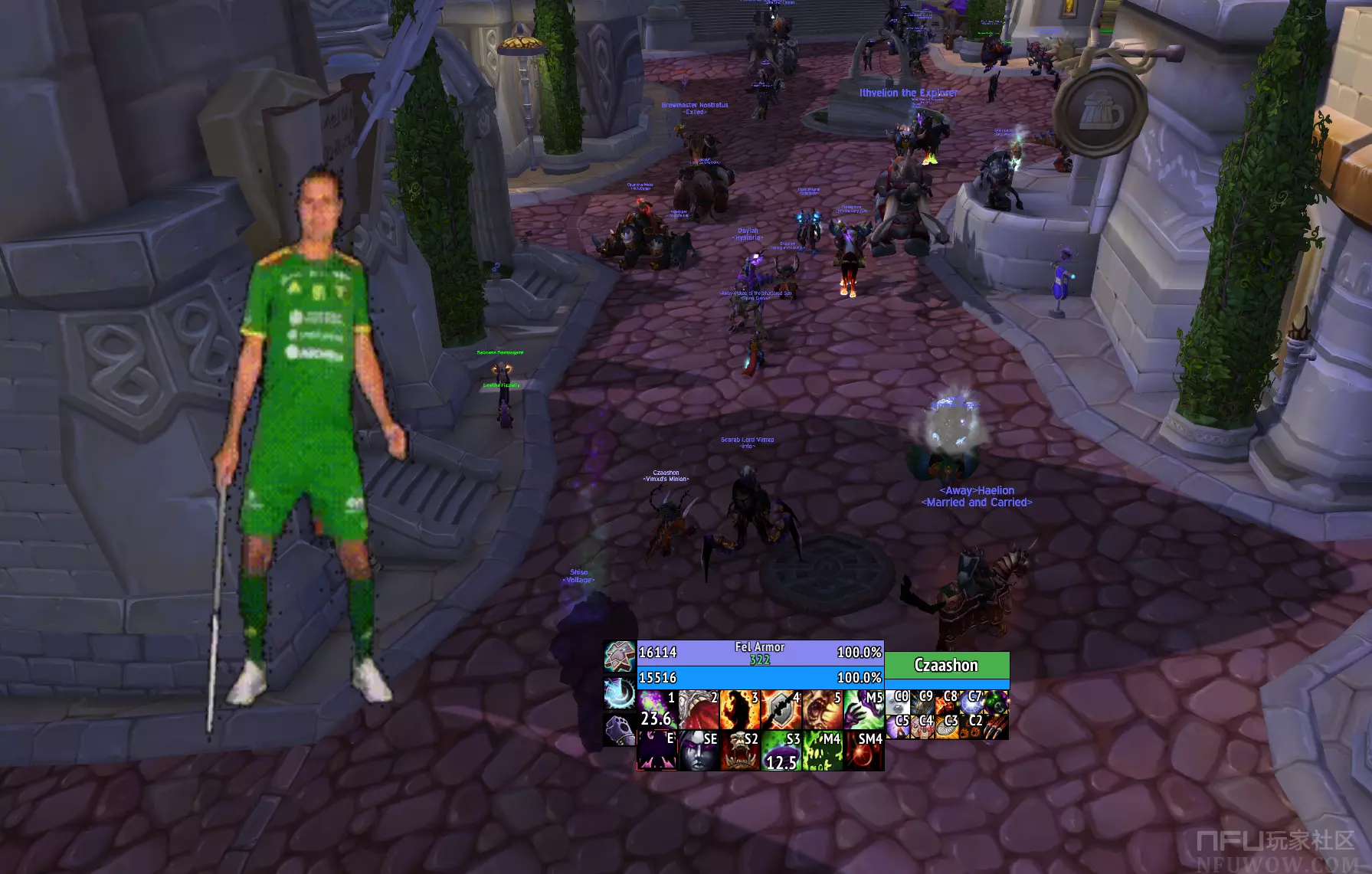Trigger the pet ability labeled C3
1372x874 pixels.
(x=948, y=726)
